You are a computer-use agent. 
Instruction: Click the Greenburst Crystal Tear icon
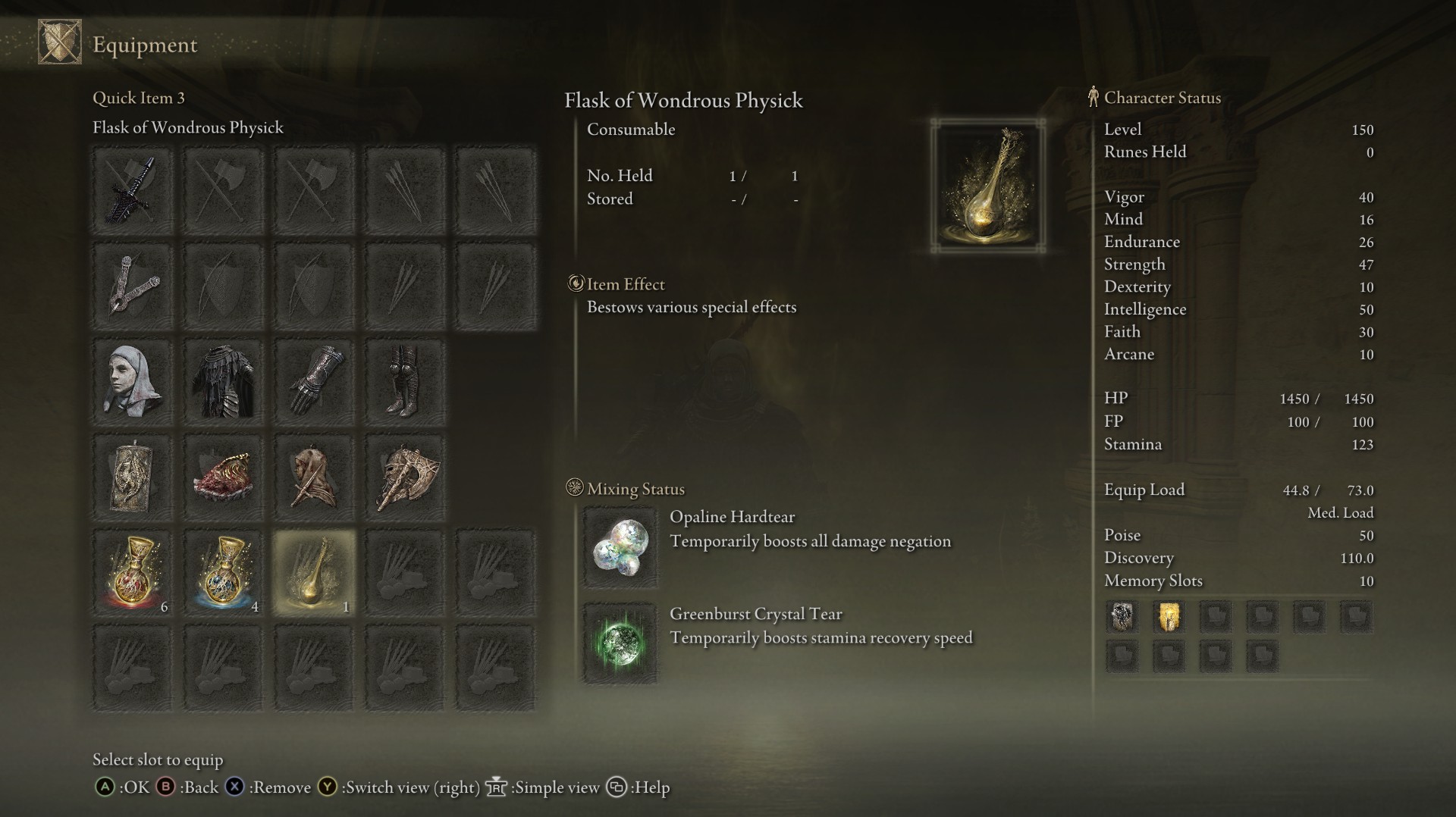point(620,643)
